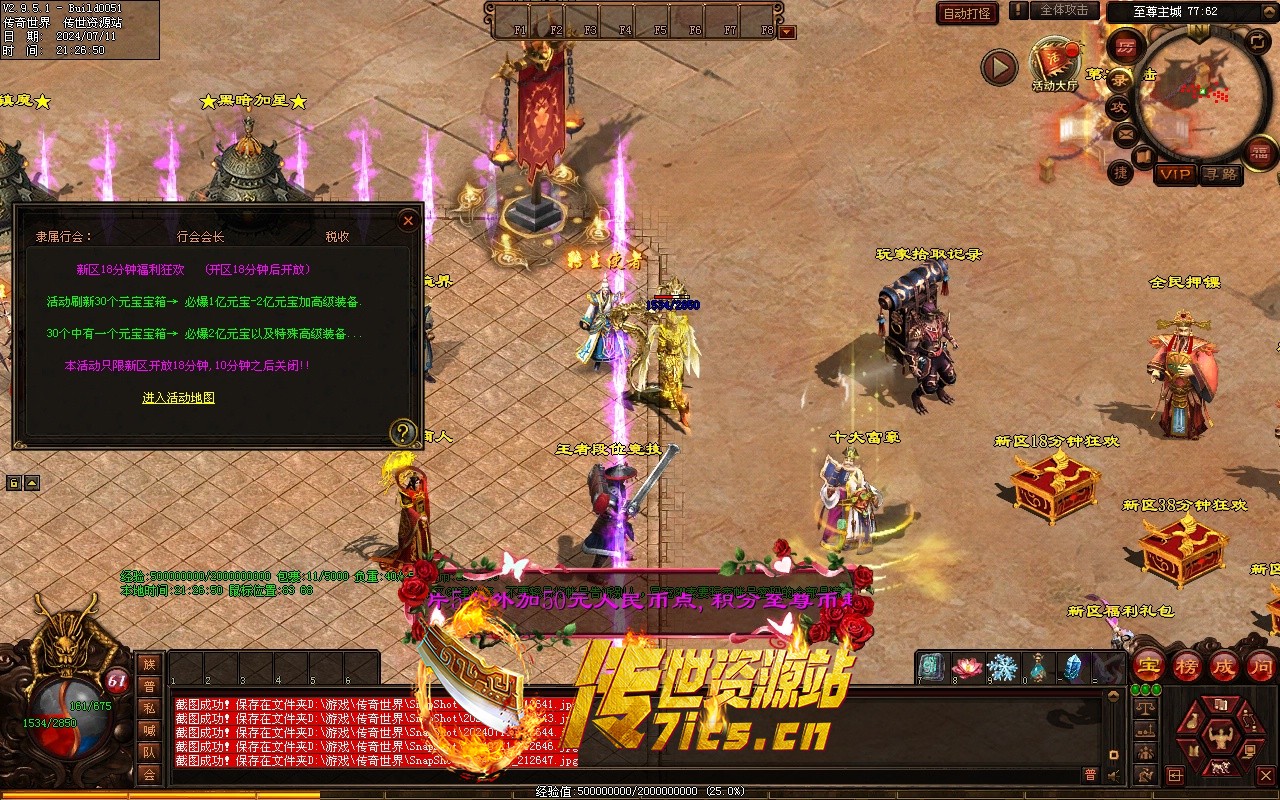Switch chat channel to 喊 shout
Screen dimensions: 1280x800
tap(149, 730)
